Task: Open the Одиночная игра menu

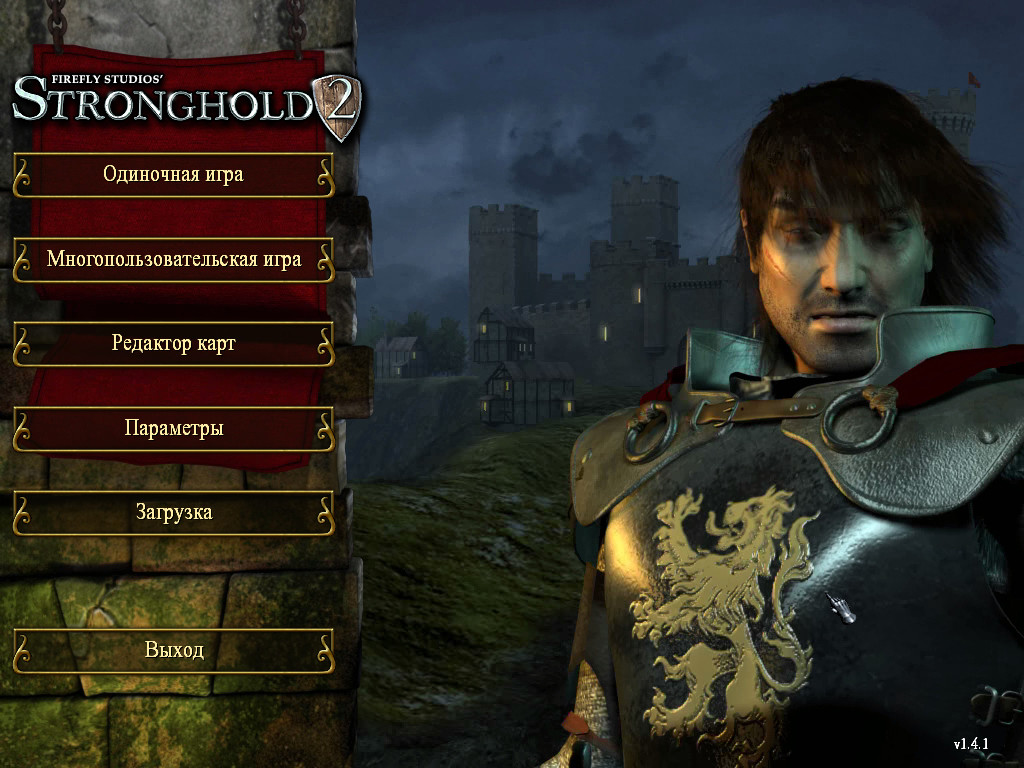Action: (x=173, y=175)
